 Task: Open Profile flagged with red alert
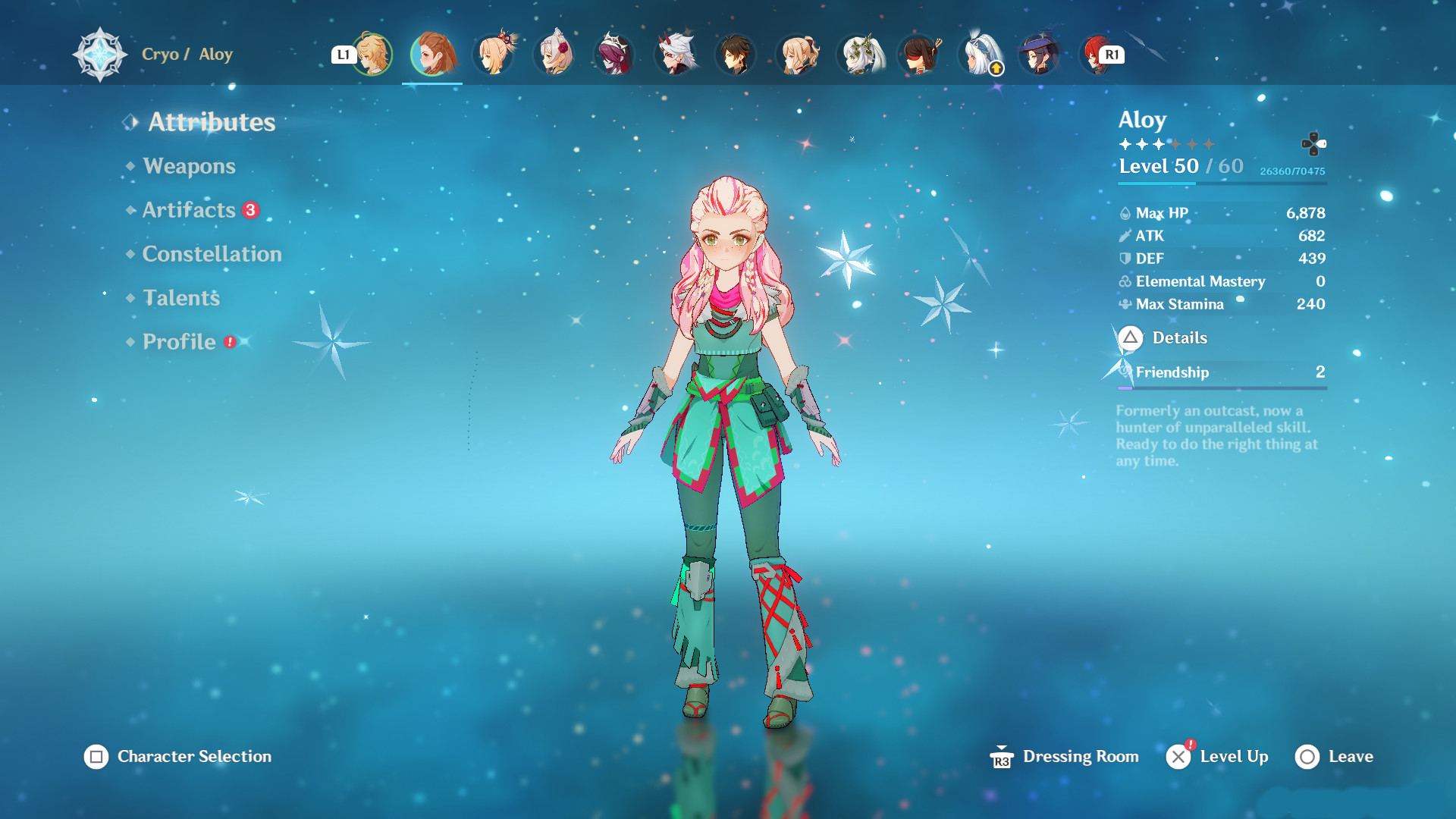[180, 342]
